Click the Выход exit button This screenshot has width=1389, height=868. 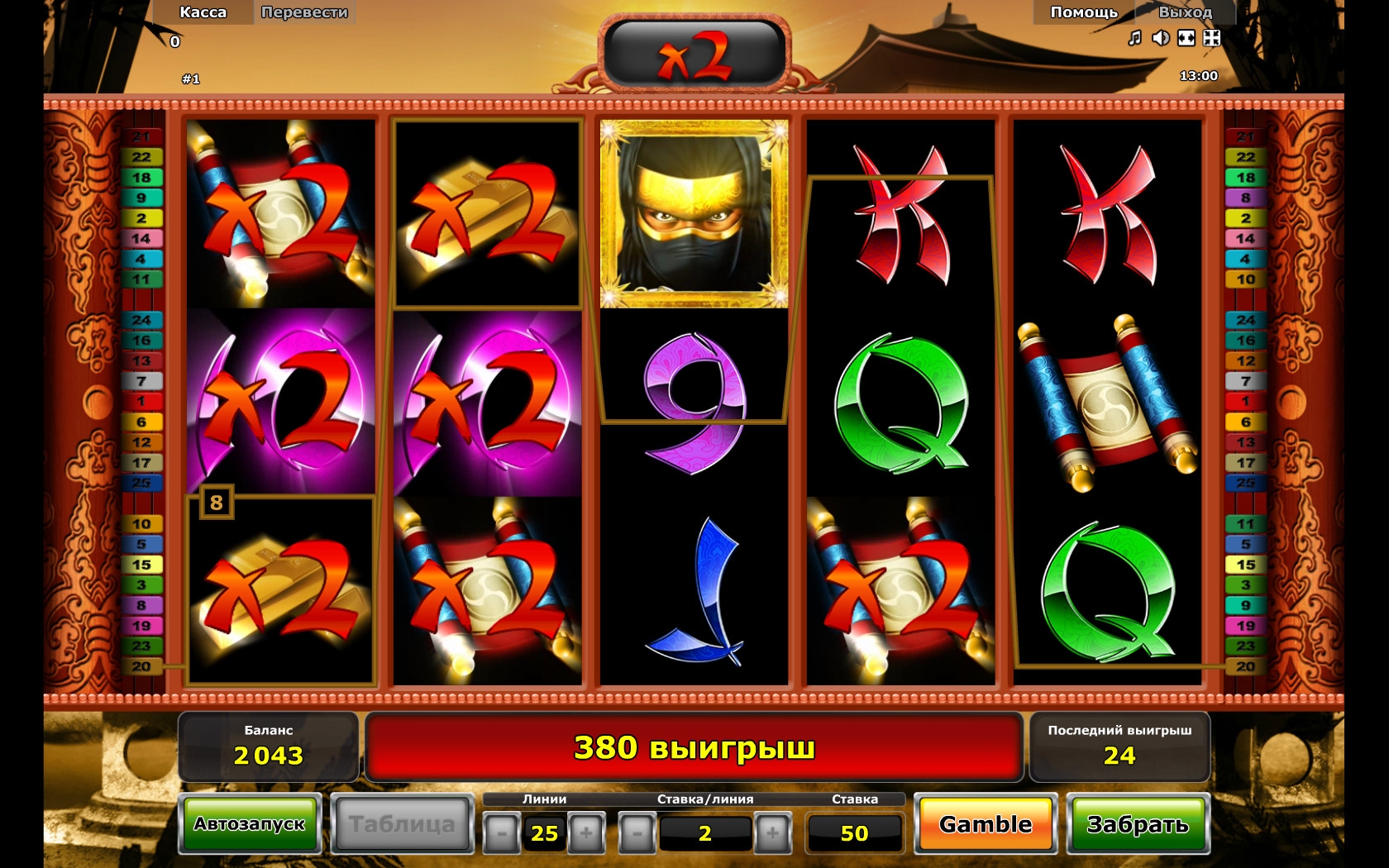[1185, 12]
